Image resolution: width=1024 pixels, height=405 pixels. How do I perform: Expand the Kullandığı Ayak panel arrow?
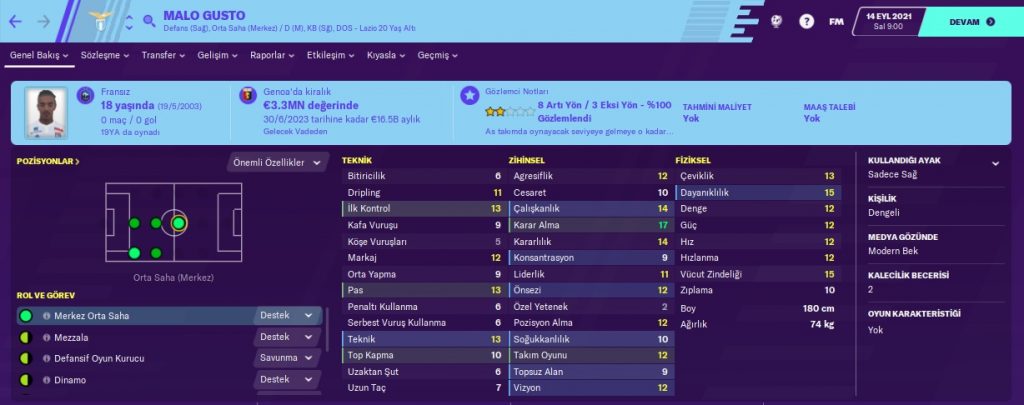[995, 163]
